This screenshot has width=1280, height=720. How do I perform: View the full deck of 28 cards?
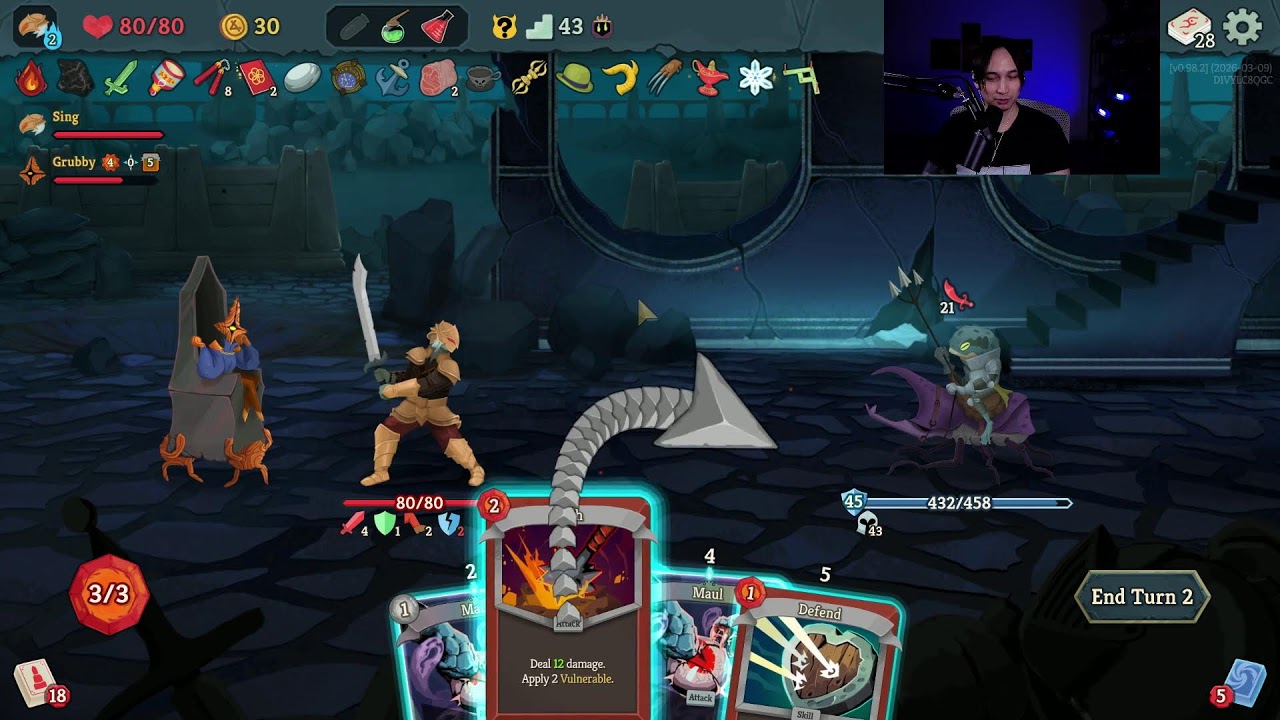[1189, 27]
